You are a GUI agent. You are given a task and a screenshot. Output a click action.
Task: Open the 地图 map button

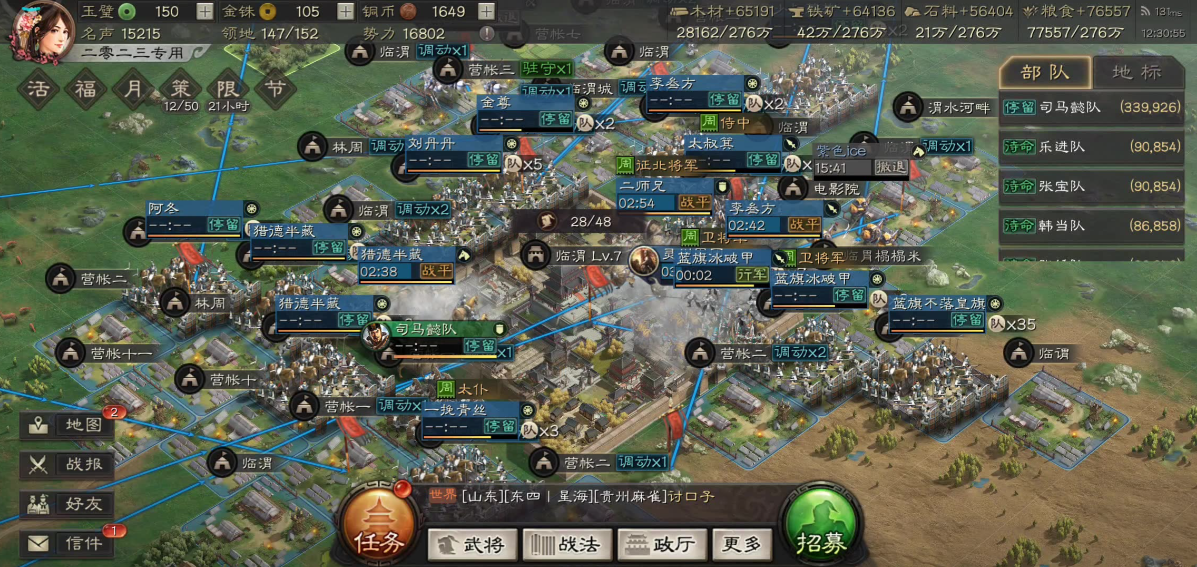tap(67, 425)
